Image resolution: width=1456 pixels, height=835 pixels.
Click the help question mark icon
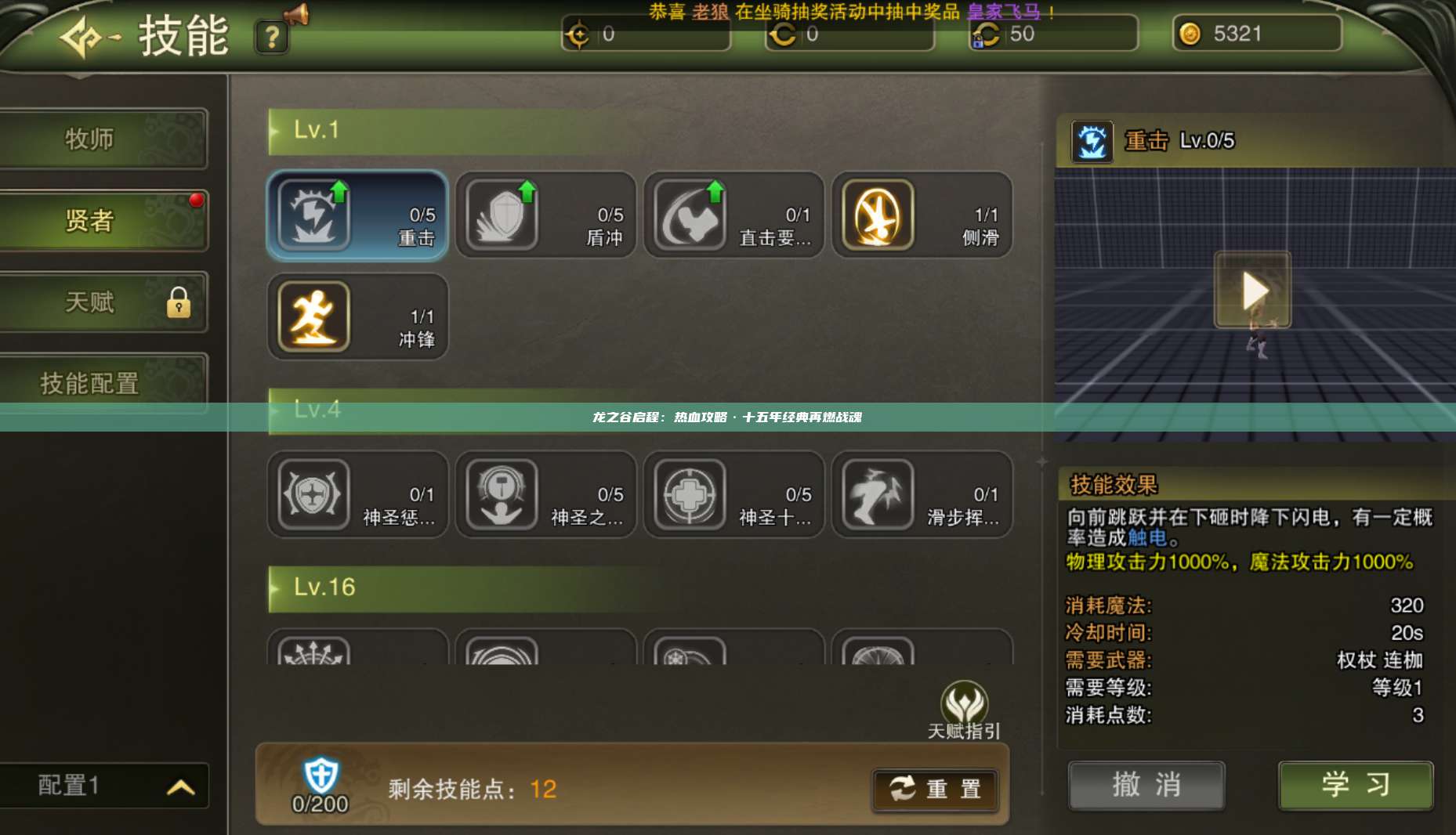point(271,37)
